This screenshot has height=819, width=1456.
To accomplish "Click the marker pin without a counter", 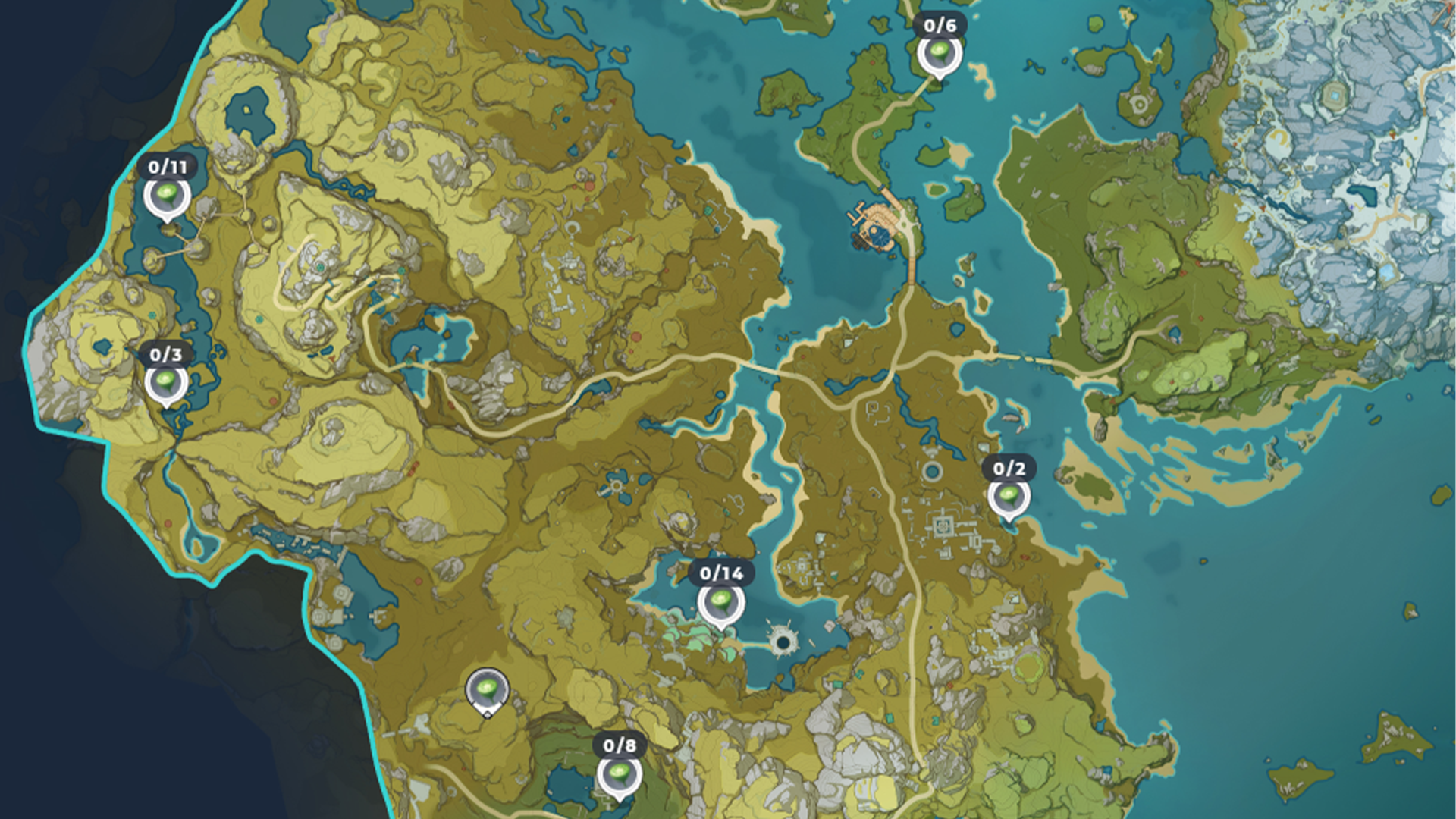I will (487, 692).
